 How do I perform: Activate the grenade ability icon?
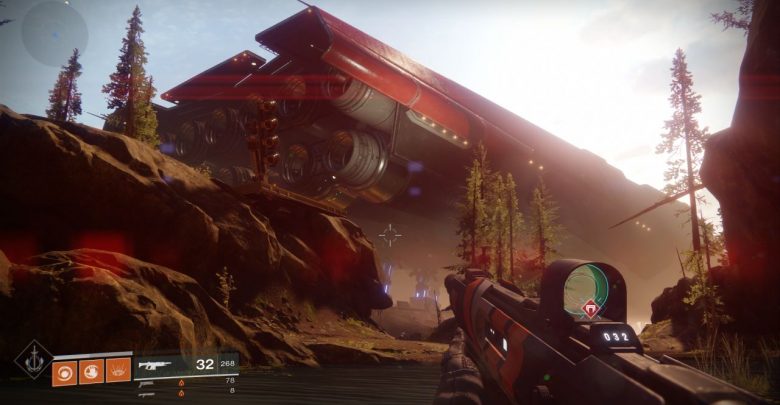click(66, 372)
